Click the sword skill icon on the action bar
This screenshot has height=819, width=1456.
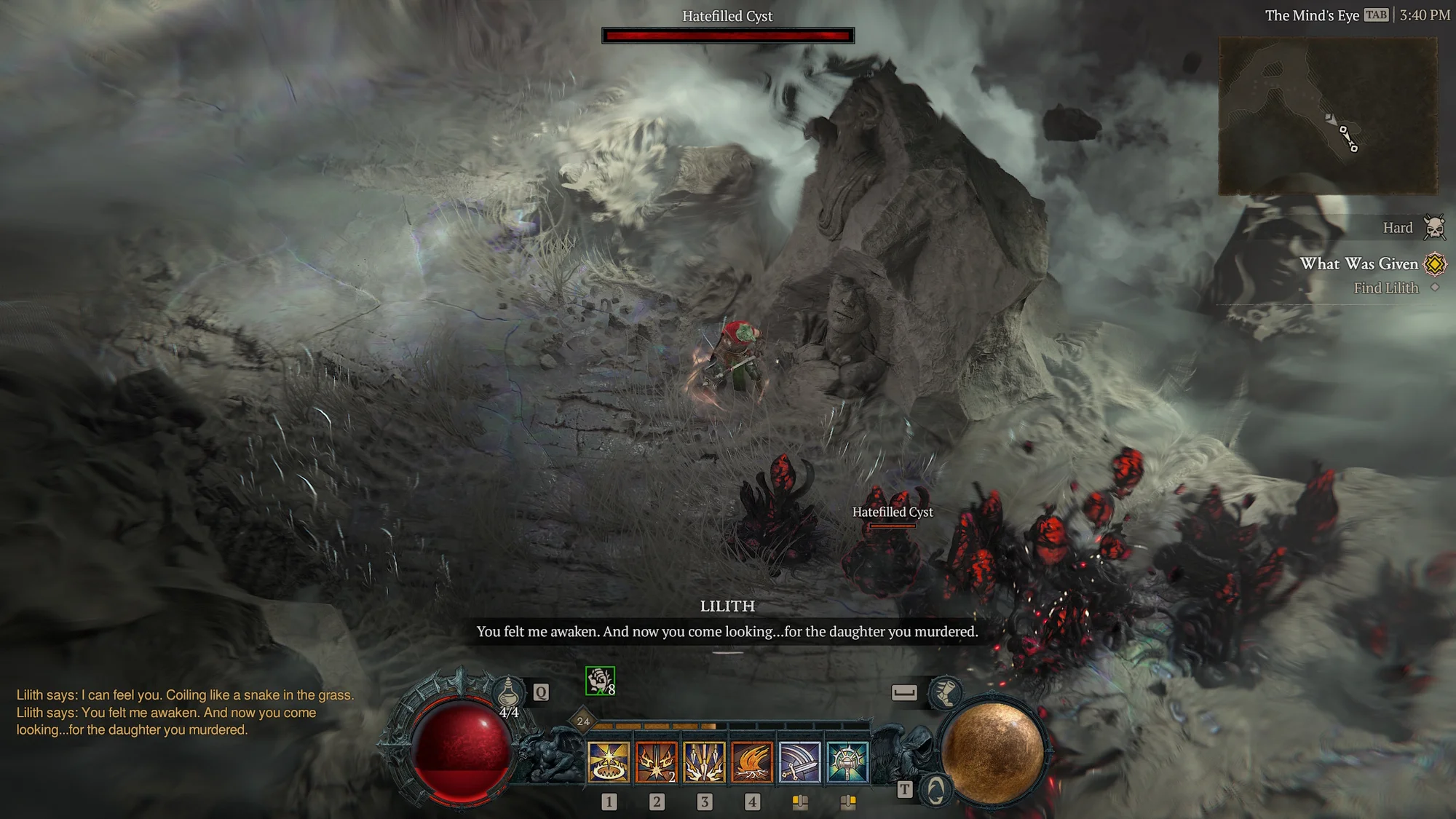(801, 761)
